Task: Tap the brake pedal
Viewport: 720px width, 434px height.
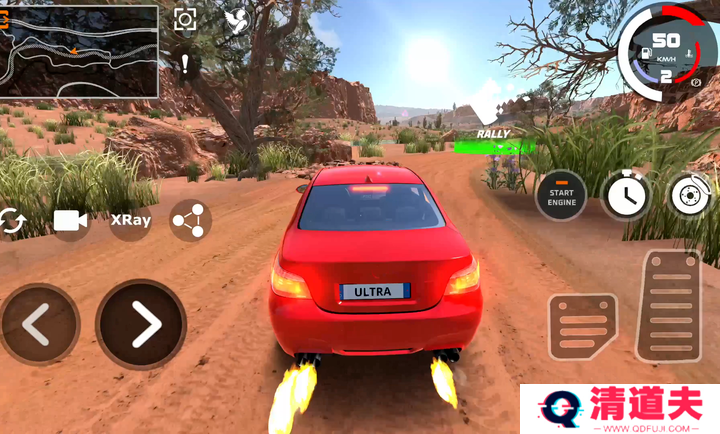Action: [583, 327]
